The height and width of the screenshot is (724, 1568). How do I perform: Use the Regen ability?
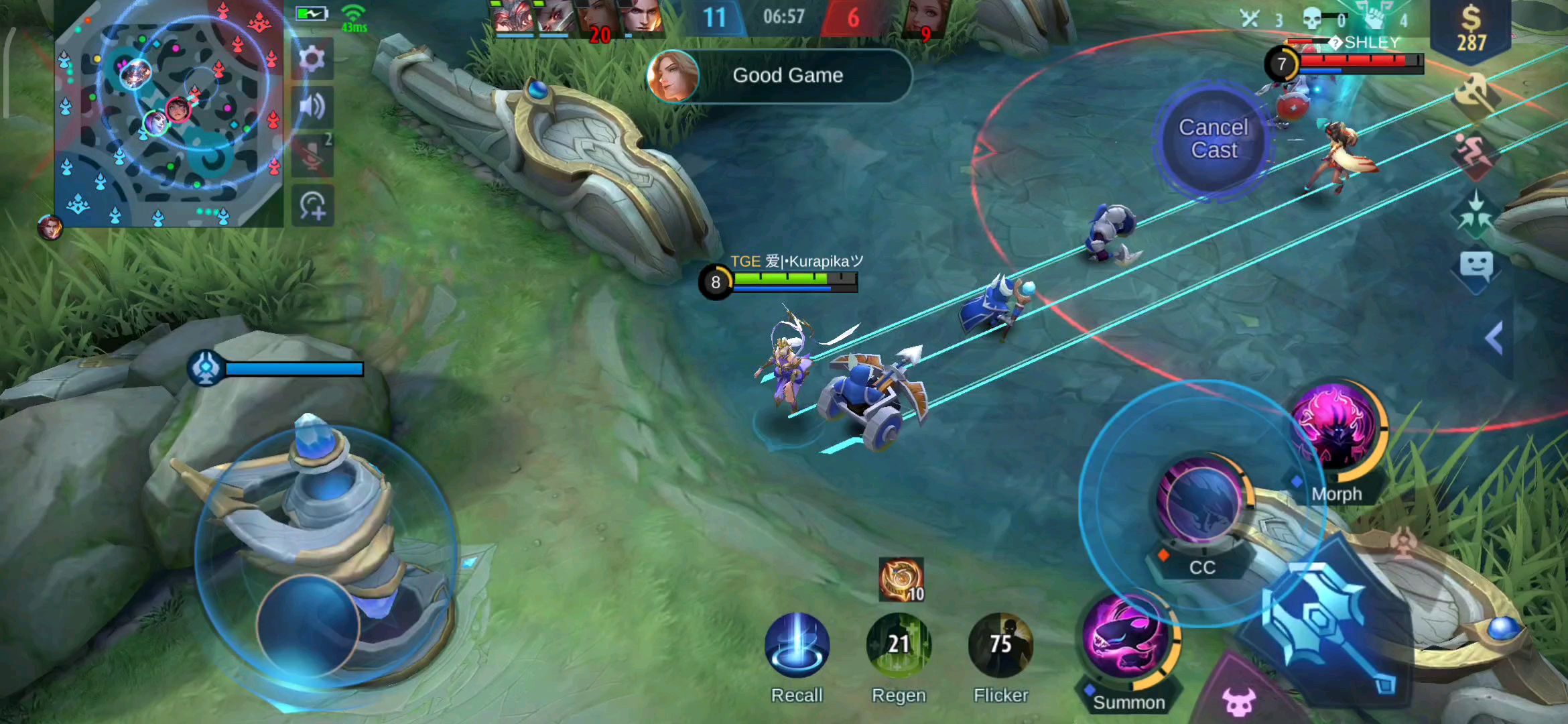[899, 645]
